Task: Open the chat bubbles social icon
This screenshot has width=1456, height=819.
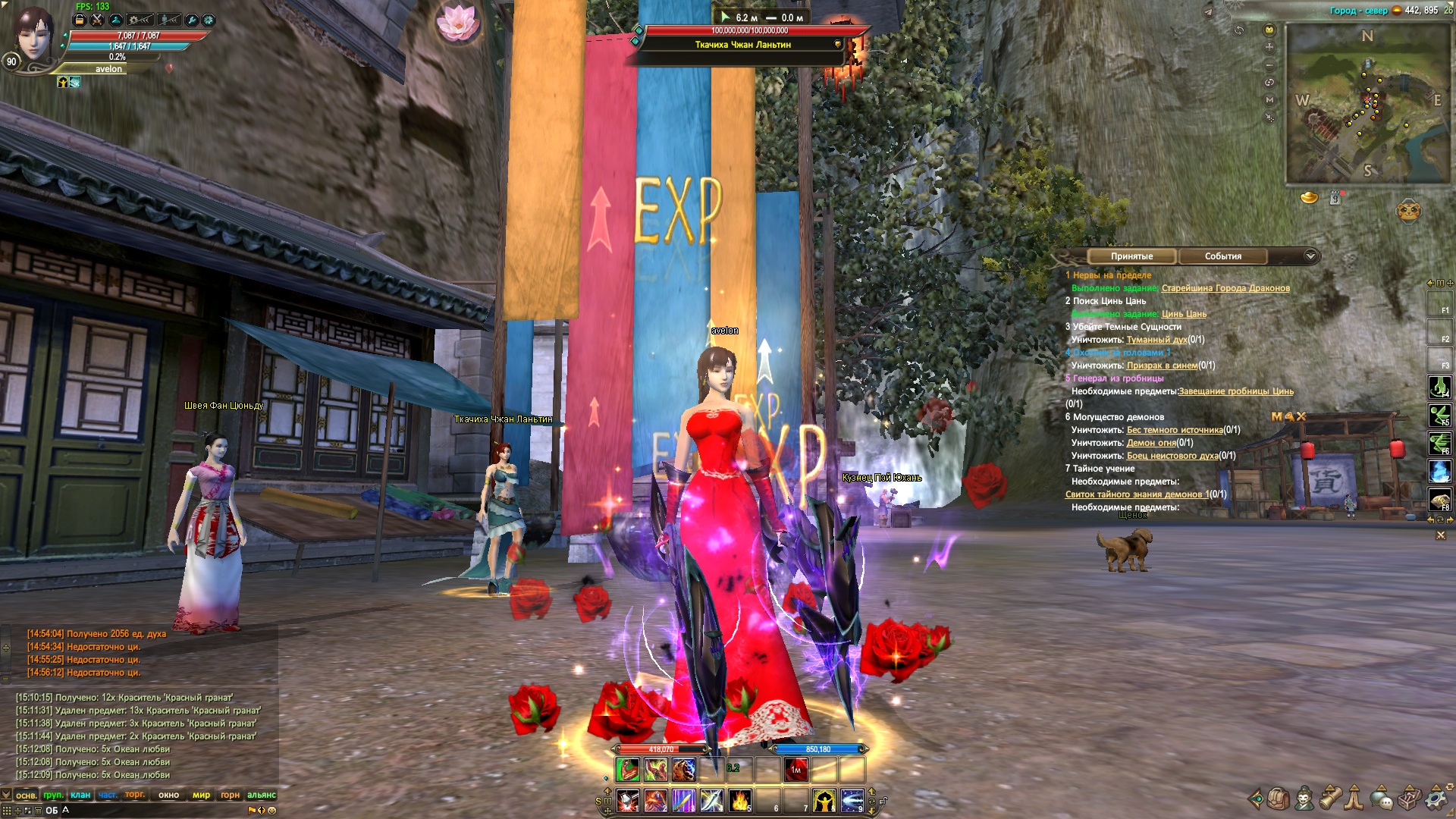Action: coord(1382,799)
